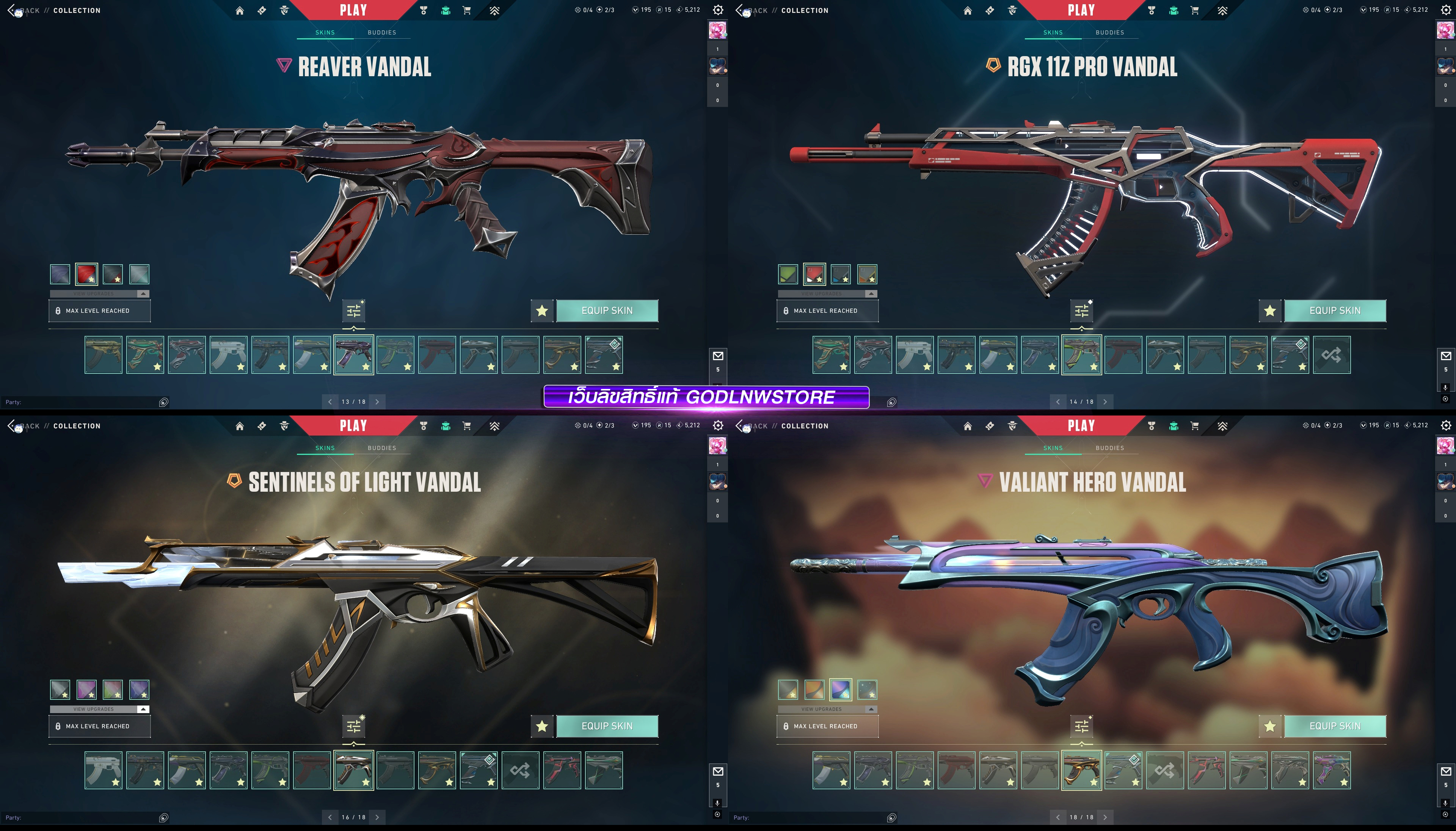
Task: Open the settings gear on Valiant Hero Vandal screen
Action: (1446, 426)
